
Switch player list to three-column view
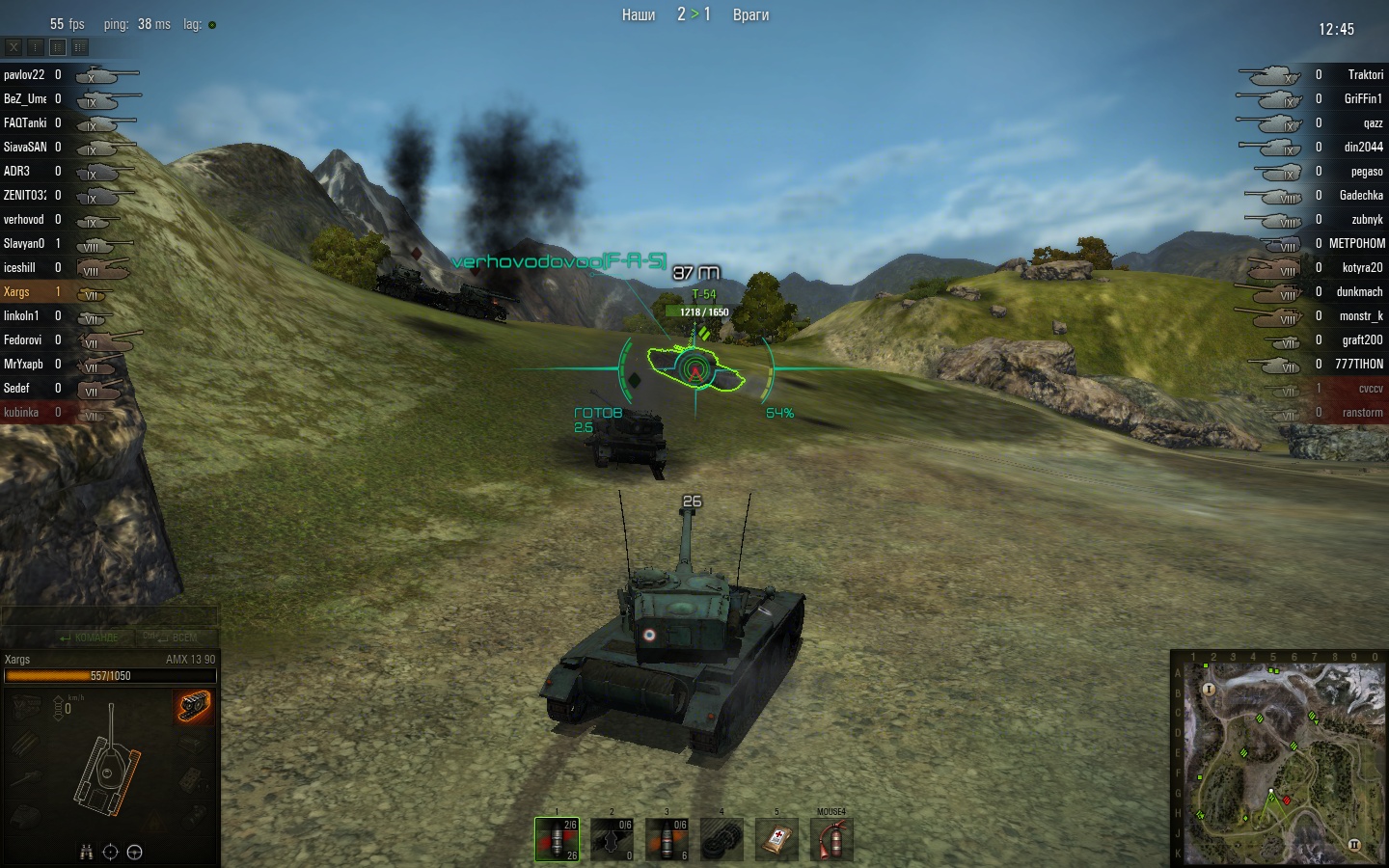coord(80,46)
